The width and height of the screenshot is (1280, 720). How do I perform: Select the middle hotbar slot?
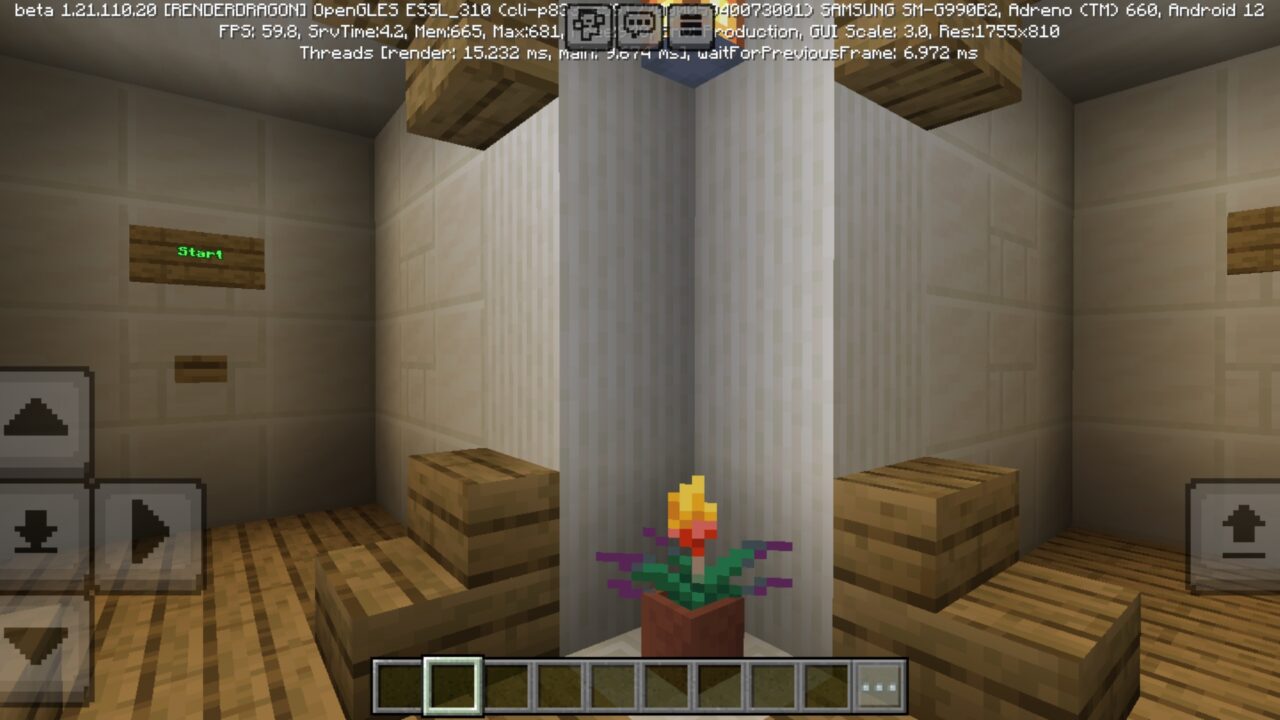[x=612, y=684]
